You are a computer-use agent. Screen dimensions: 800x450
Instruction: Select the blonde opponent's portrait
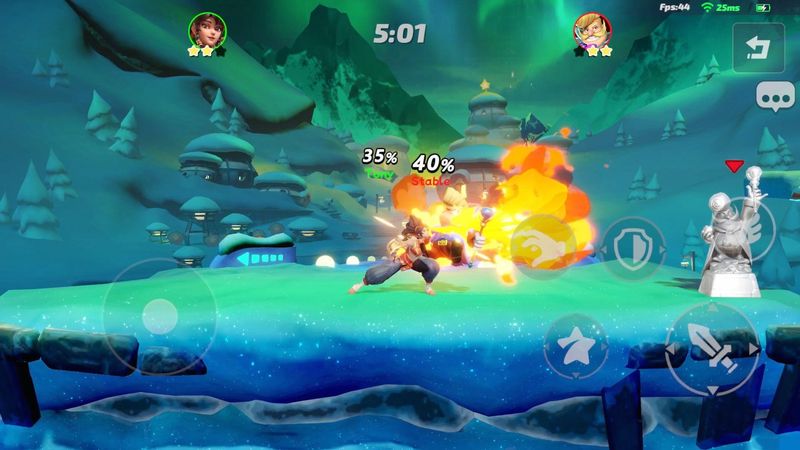(x=591, y=32)
